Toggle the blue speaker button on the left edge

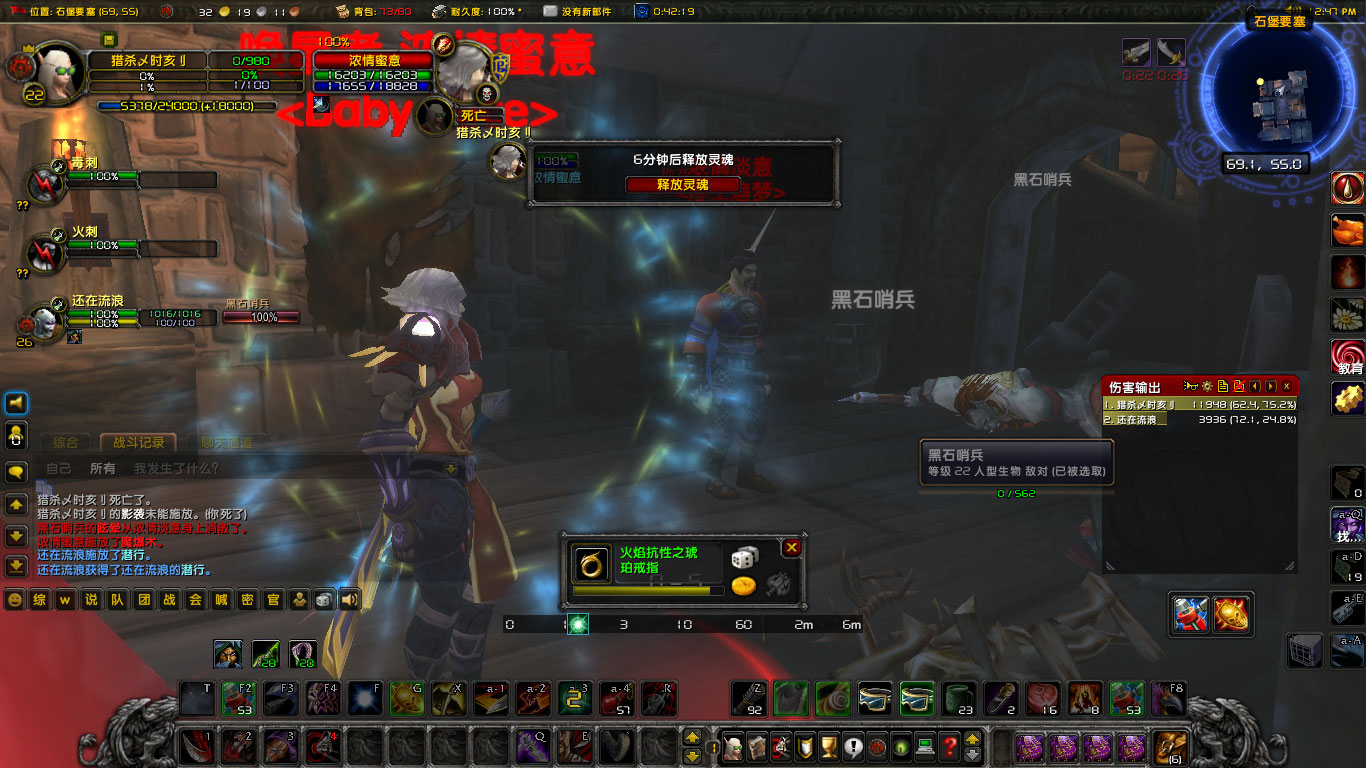(14, 404)
